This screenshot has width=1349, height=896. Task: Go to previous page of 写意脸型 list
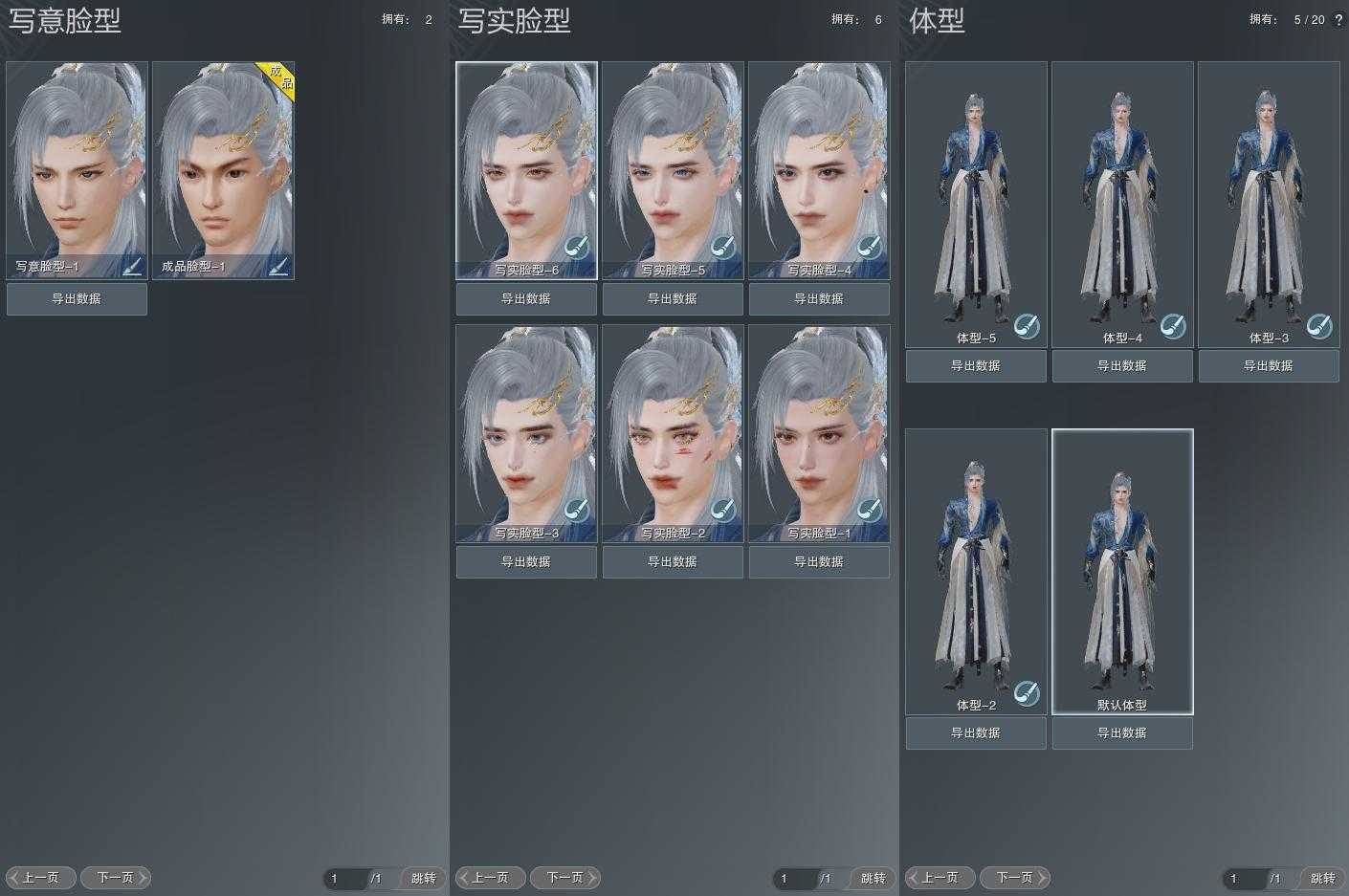pos(41,878)
